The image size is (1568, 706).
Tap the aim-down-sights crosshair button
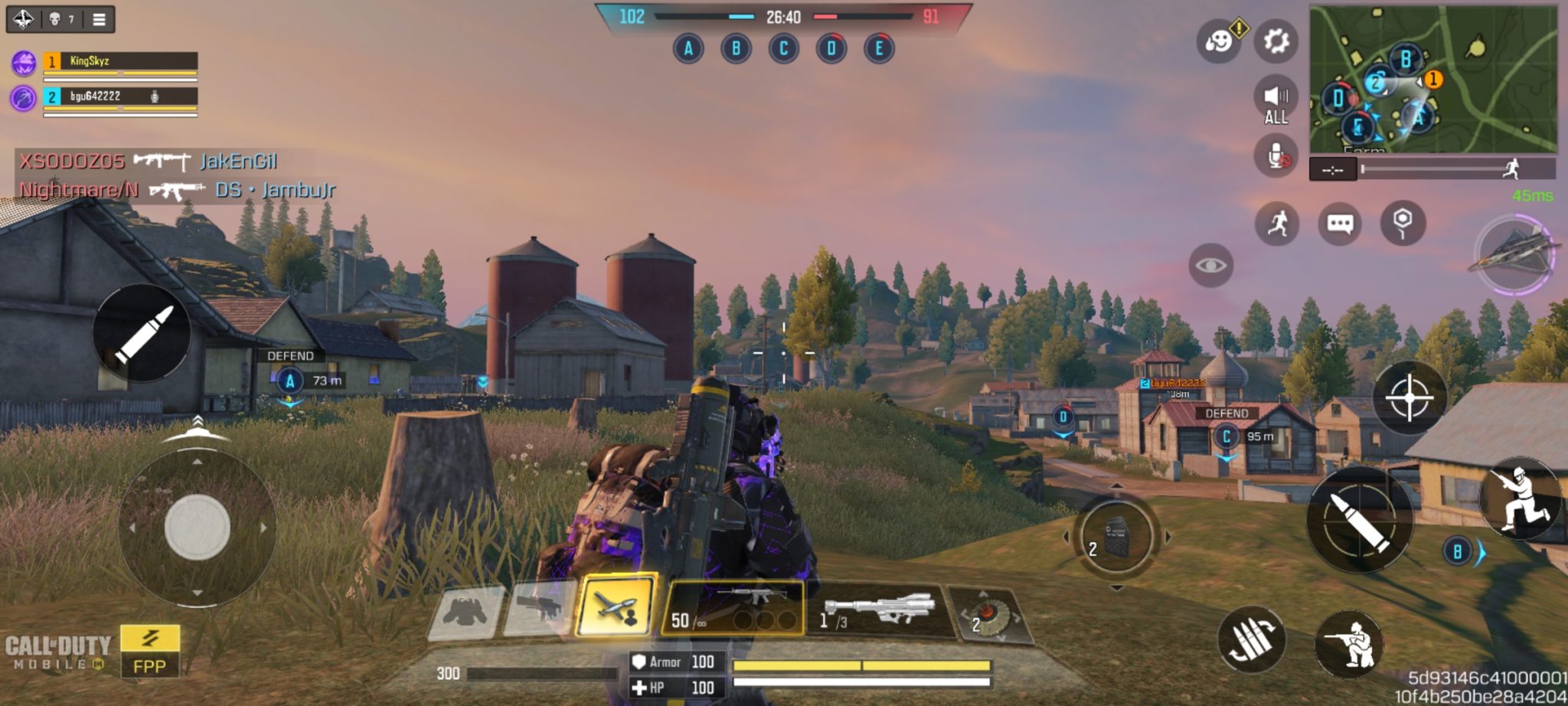(1409, 398)
